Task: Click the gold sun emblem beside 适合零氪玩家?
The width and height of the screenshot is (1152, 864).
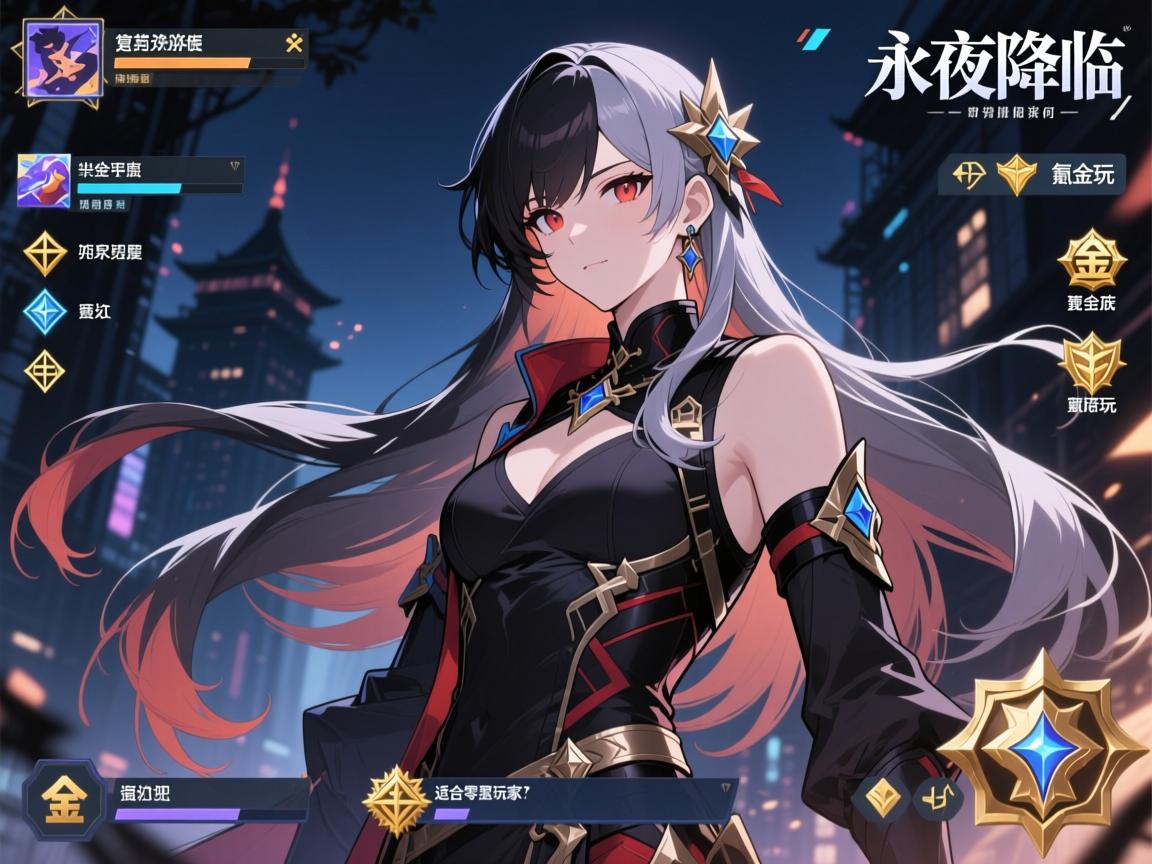Action: tap(395, 802)
